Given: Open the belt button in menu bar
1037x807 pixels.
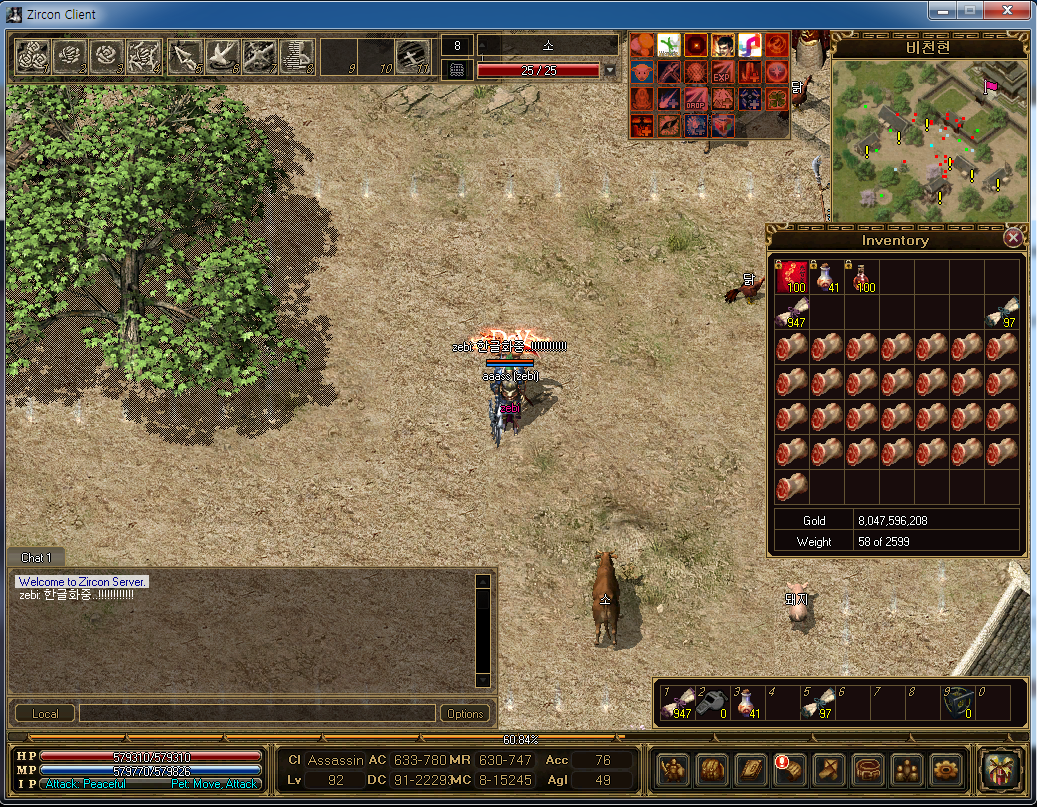Looking at the screenshot, I should coord(867,768).
